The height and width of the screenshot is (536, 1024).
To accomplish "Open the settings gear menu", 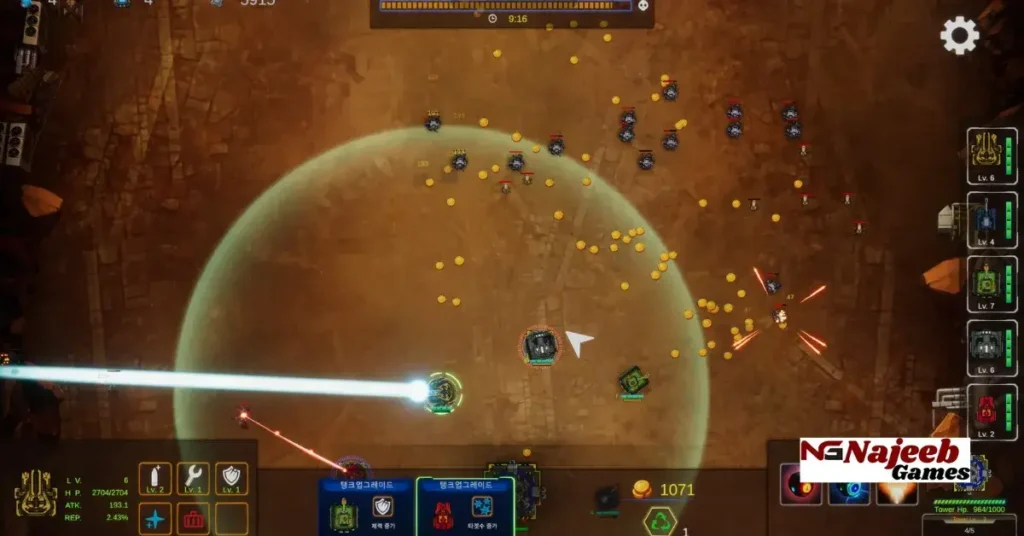I will point(959,36).
